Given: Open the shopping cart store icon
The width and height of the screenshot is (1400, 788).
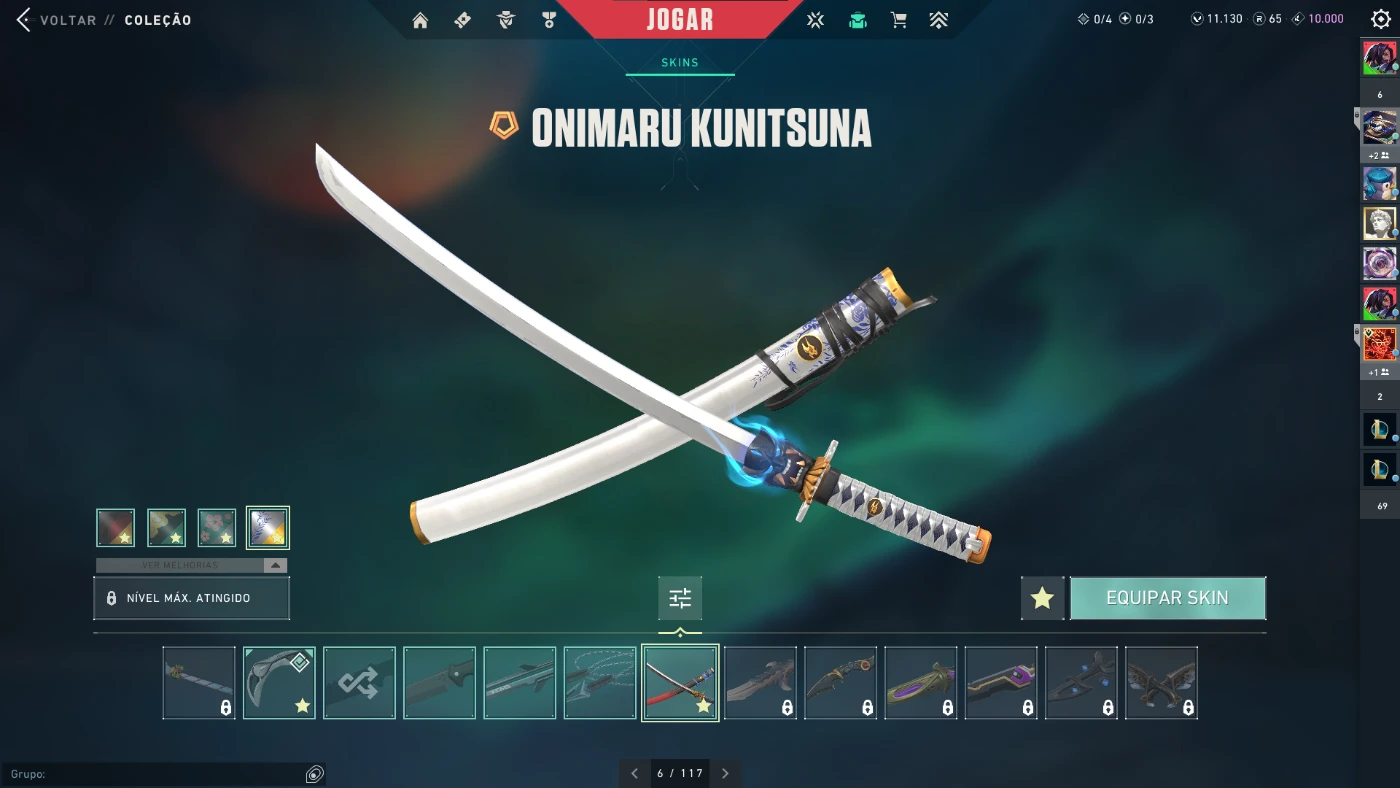Looking at the screenshot, I should click(898, 20).
